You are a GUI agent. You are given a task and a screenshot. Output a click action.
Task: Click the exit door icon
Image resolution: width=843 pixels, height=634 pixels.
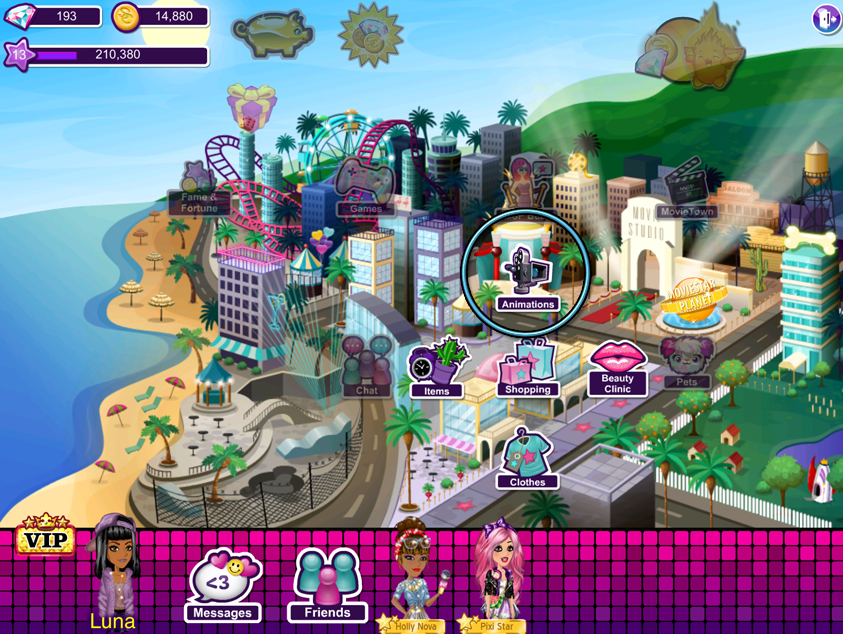(x=826, y=19)
